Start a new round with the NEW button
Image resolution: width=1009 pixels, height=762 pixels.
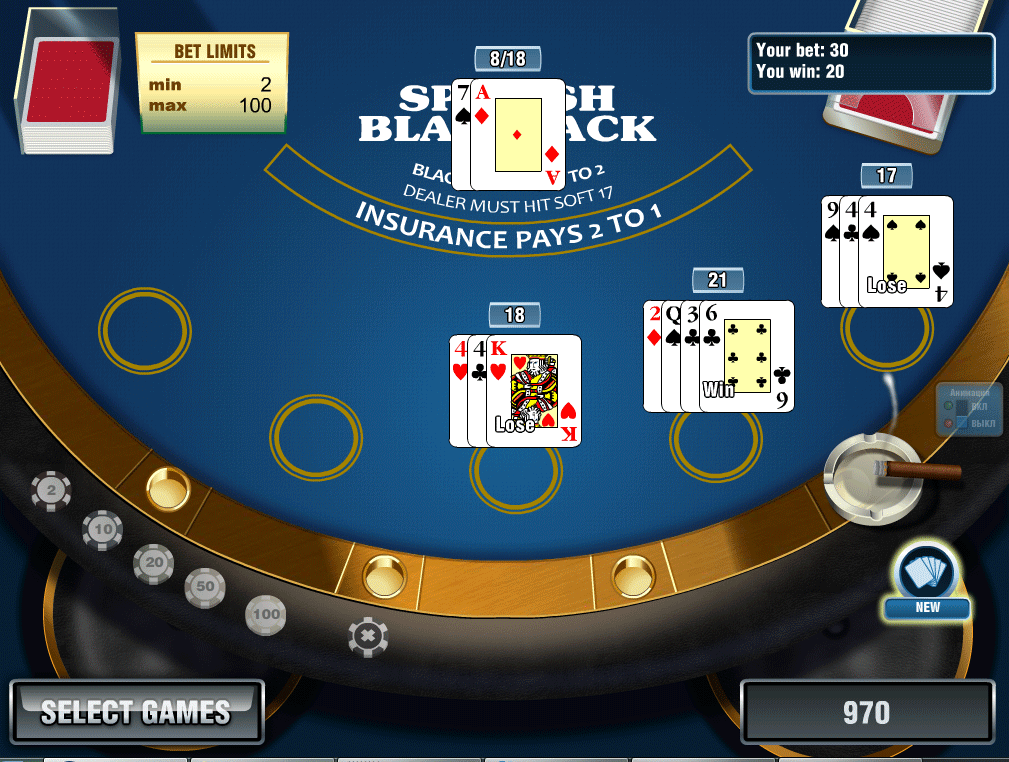point(927,580)
